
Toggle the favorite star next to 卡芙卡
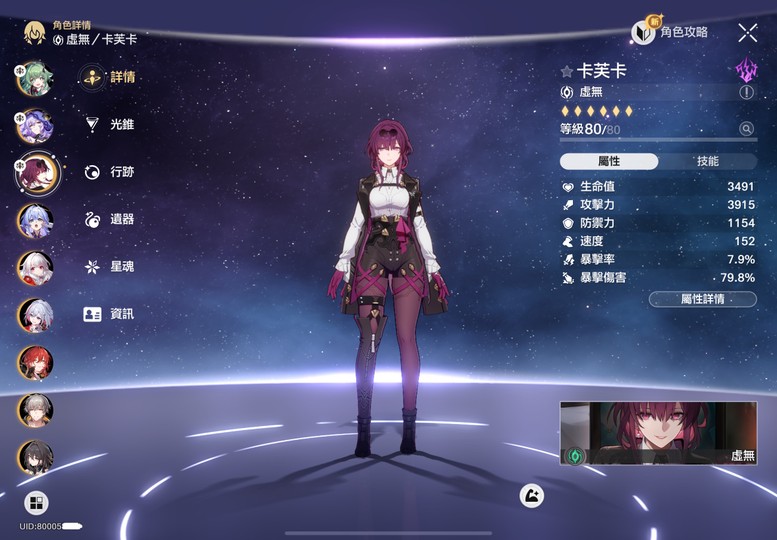coord(567,72)
